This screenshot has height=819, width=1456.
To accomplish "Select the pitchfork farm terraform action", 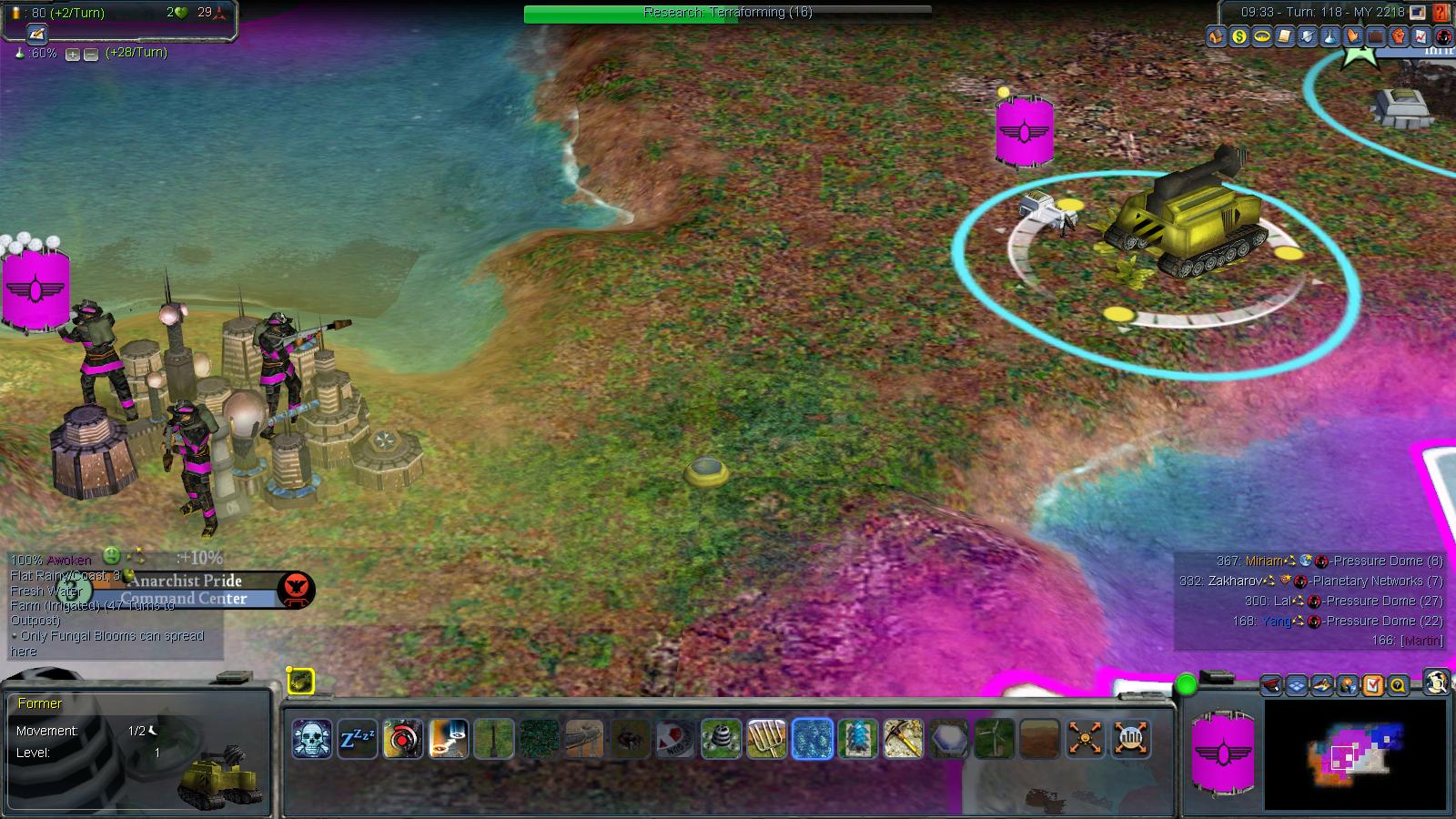I will (x=767, y=738).
